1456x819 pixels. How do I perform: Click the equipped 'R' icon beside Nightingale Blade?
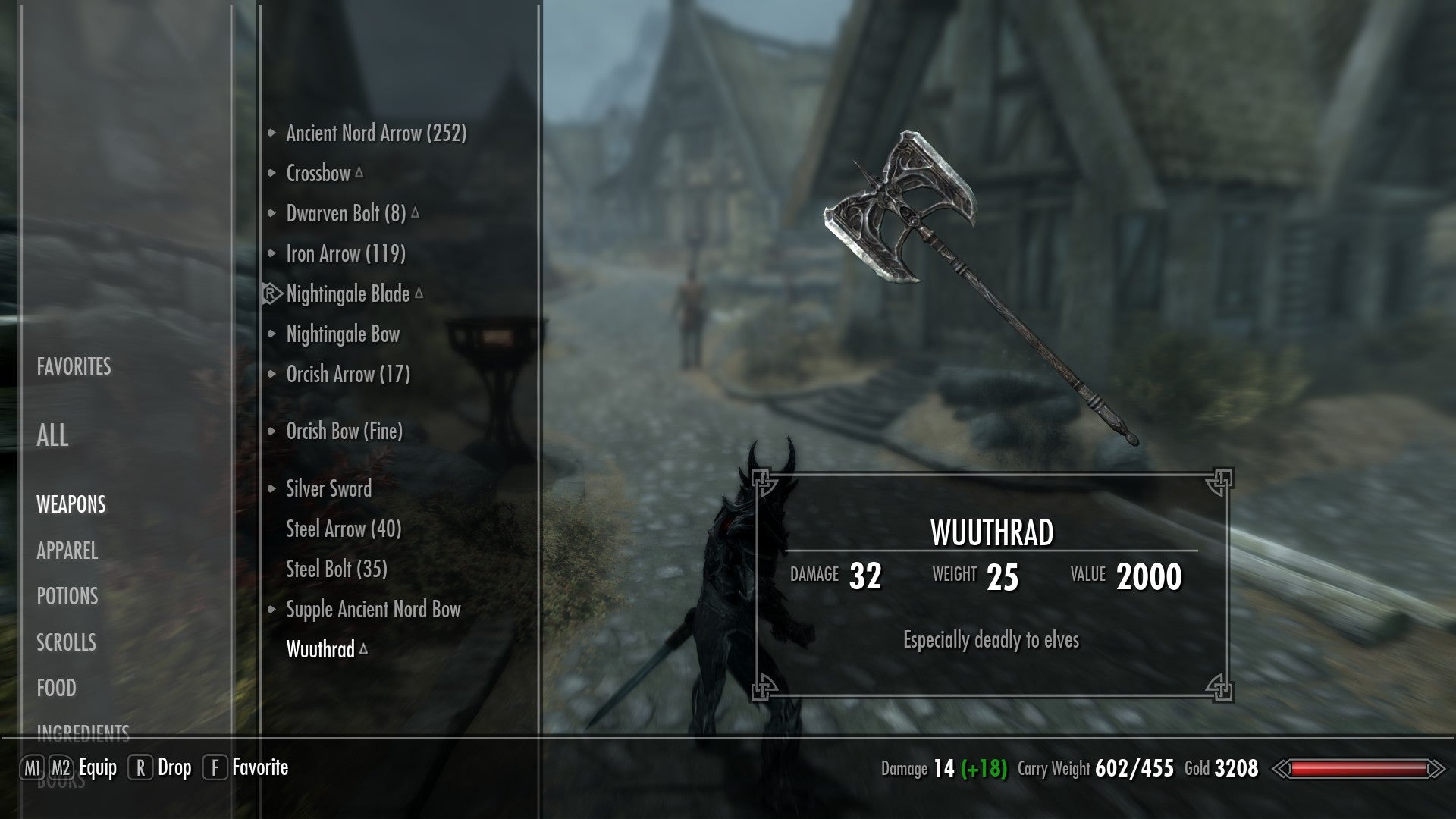[x=271, y=294]
